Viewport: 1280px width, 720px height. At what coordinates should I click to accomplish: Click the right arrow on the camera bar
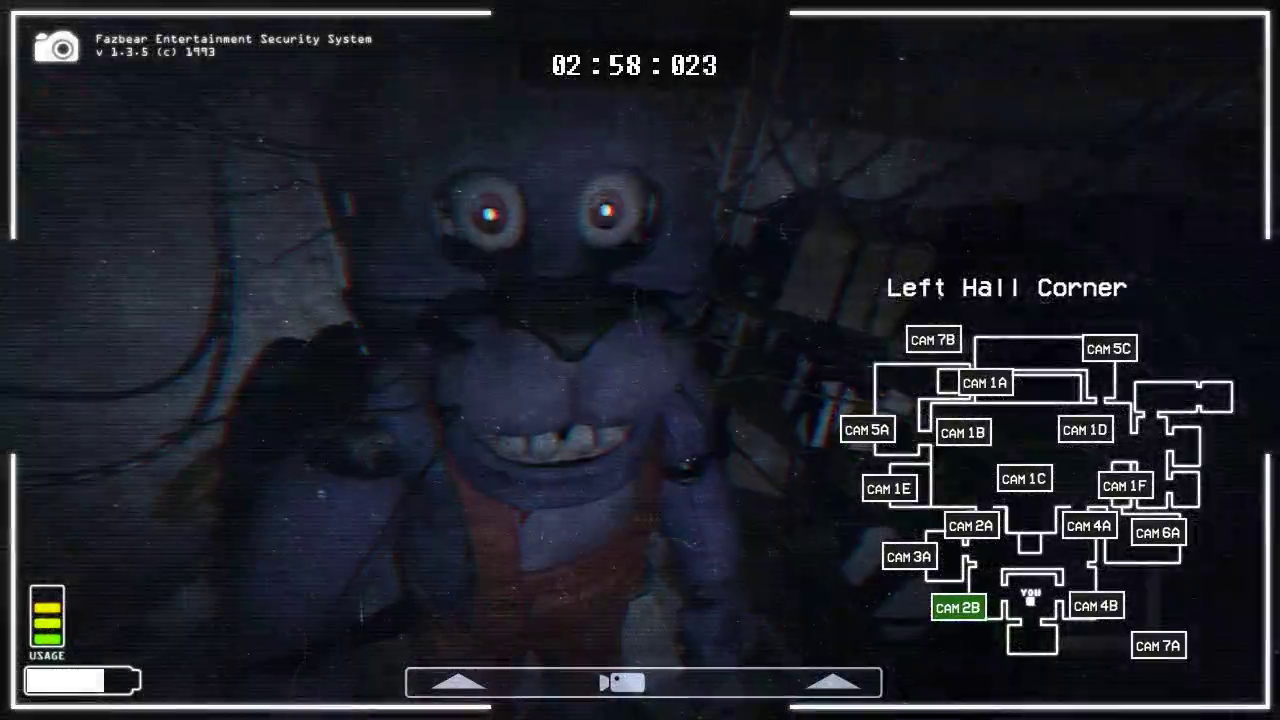(x=833, y=681)
